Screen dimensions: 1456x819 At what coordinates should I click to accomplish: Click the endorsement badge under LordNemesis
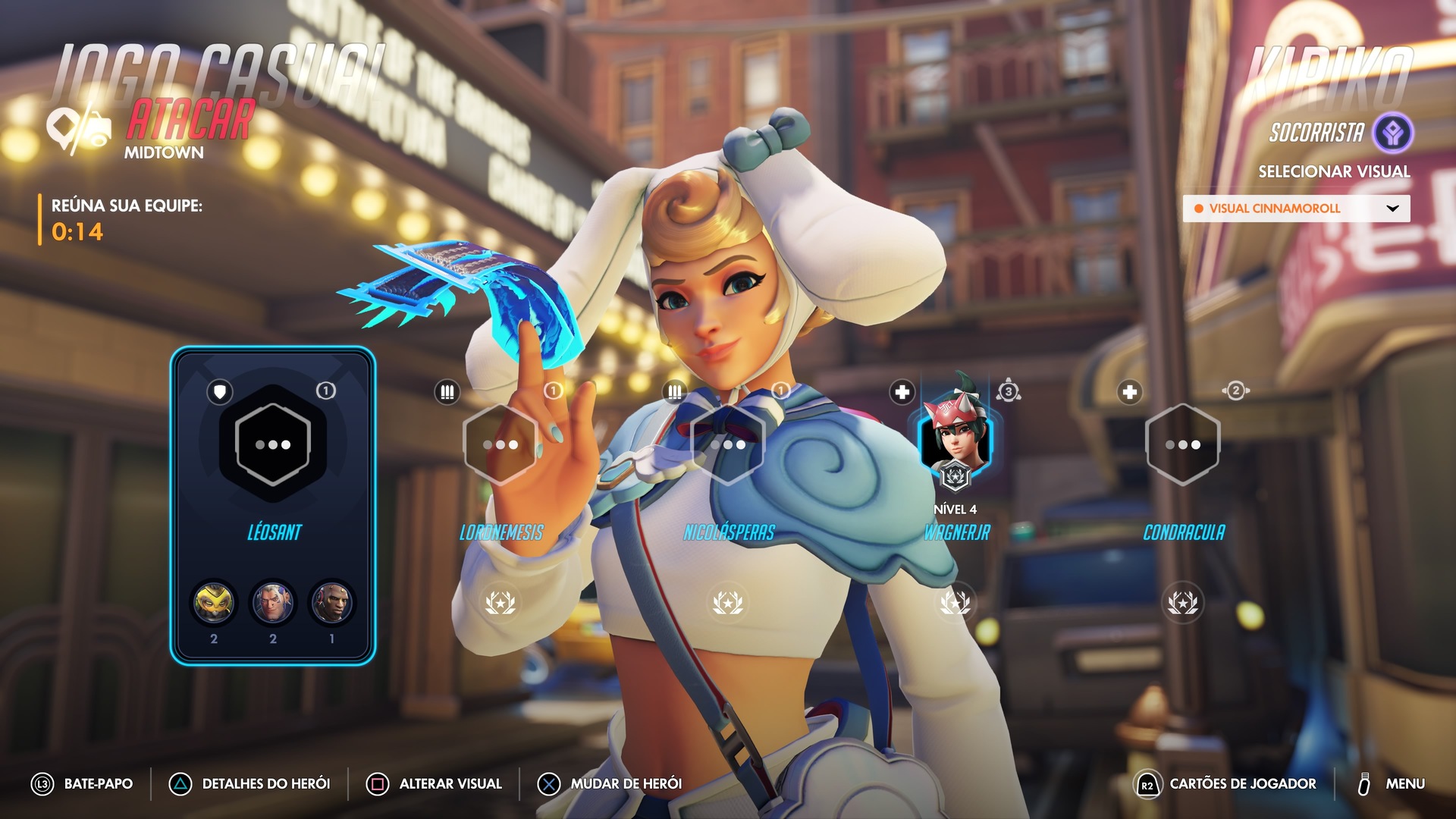500,603
